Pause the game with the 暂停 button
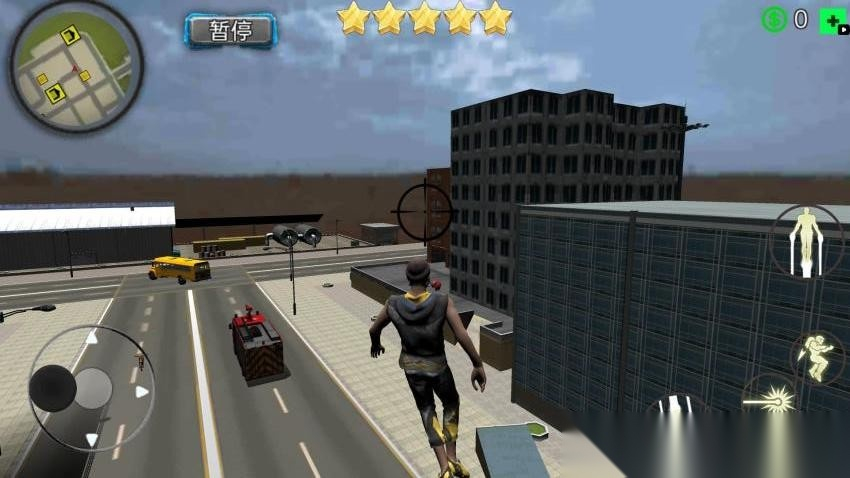 coord(230,30)
